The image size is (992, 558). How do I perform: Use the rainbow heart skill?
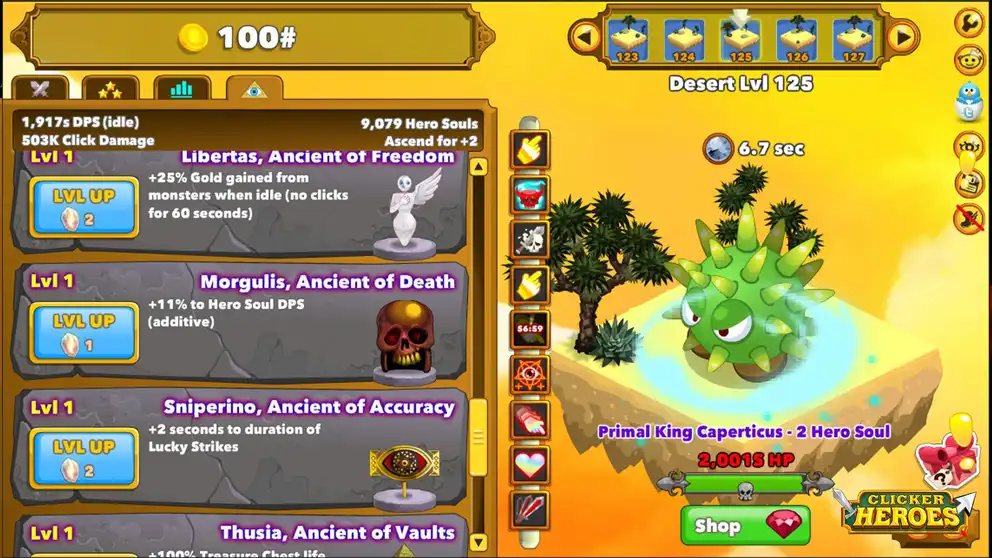point(531,465)
